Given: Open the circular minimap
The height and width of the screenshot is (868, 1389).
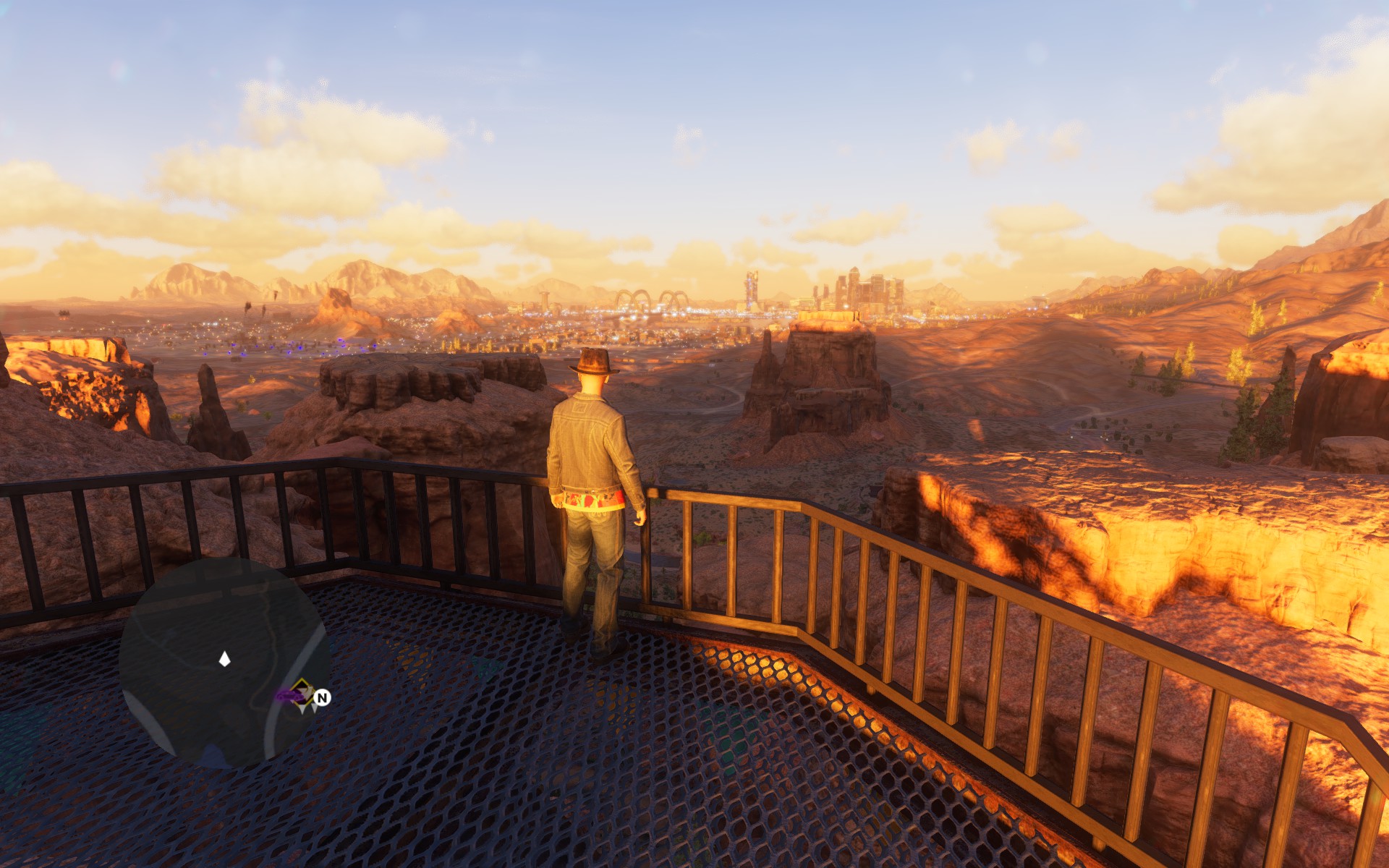Looking at the screenshot, I should 224,662.
